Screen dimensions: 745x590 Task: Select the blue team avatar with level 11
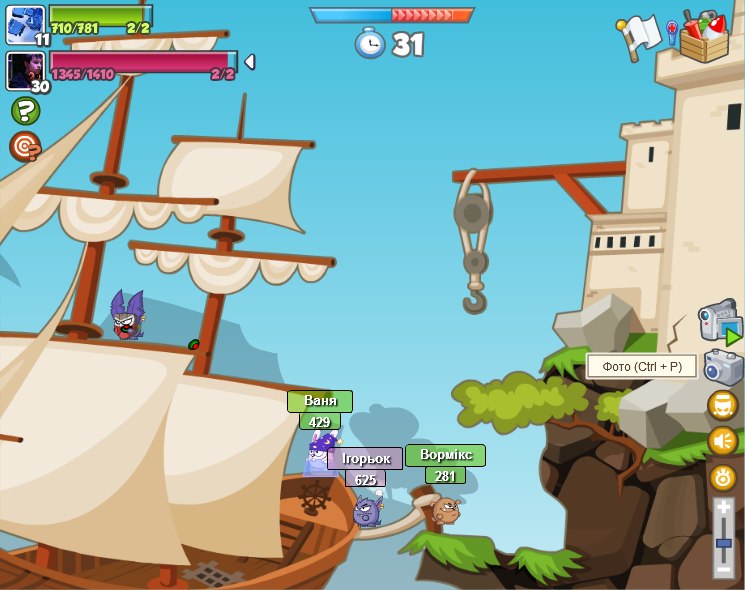[x=25, y=24]
